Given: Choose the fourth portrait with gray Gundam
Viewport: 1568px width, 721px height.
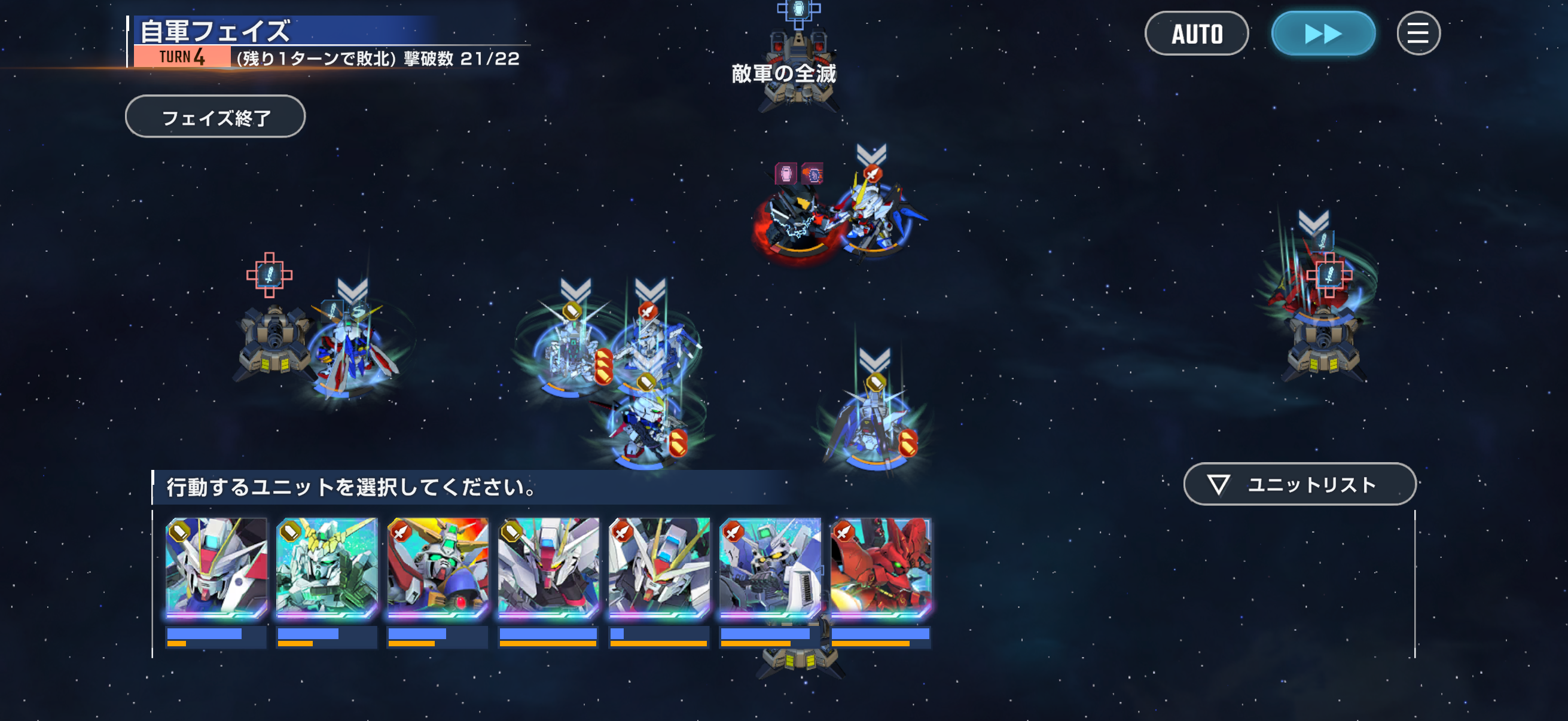Looking at the screenshot, I should pos(548,567).
